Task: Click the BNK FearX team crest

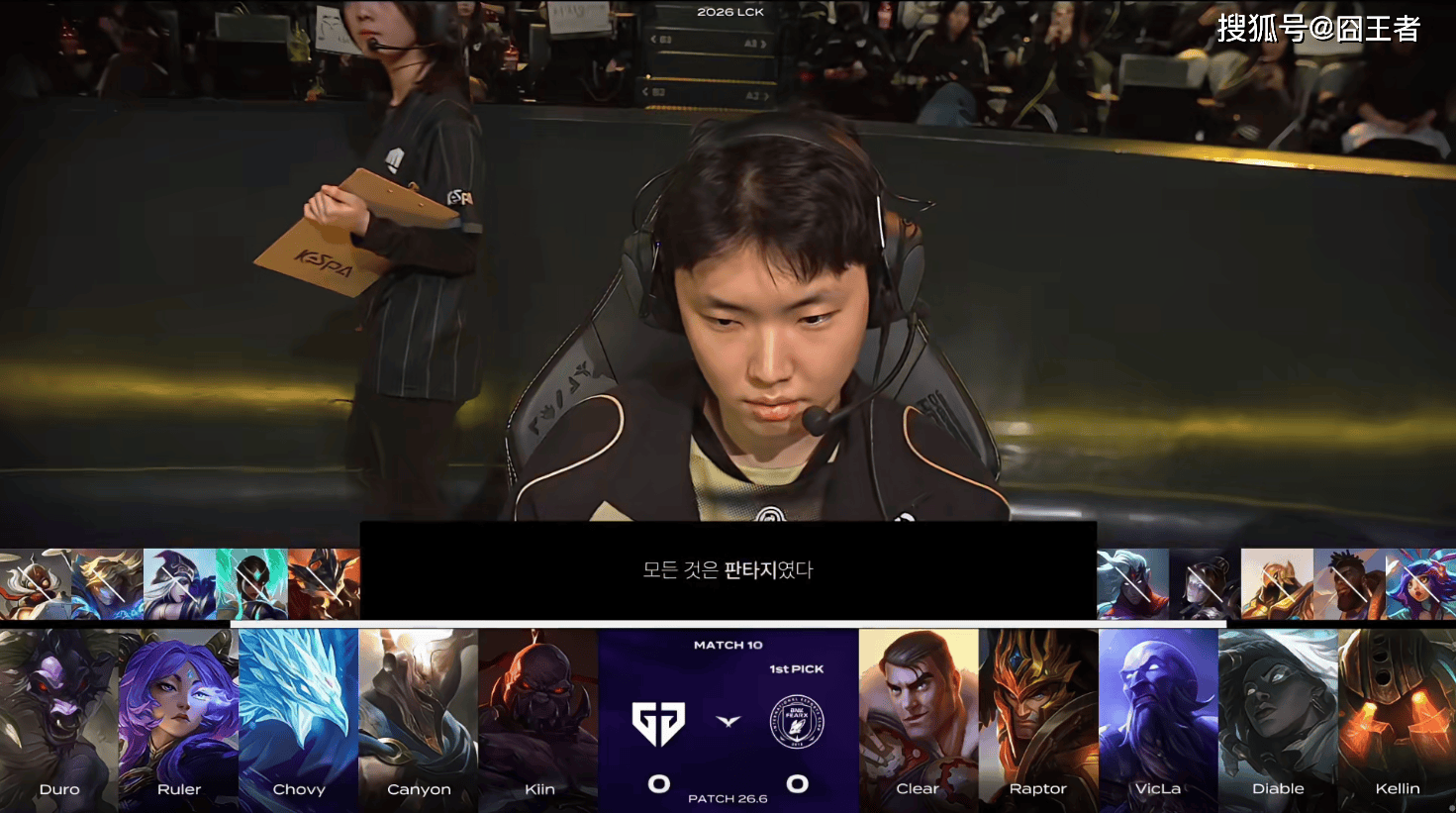Action: click(797, 722)
